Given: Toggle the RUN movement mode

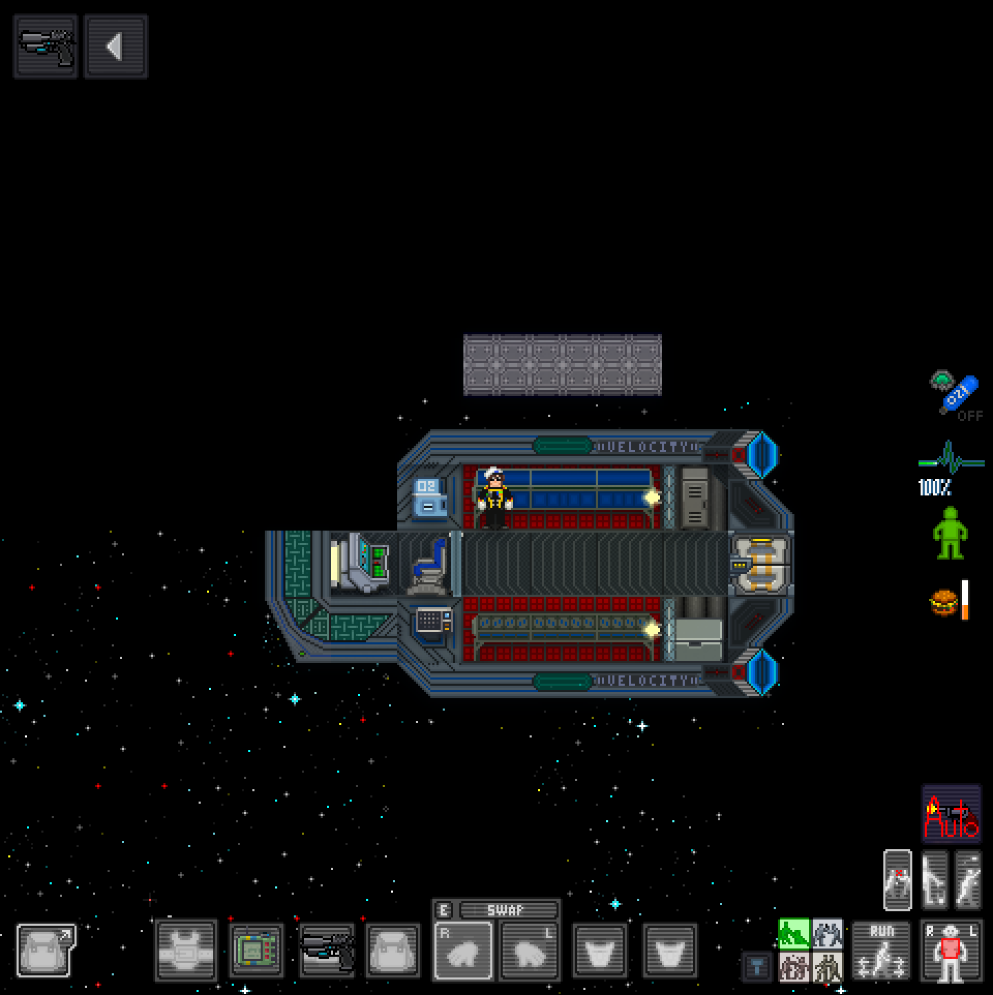Looking at the screenshot, I should pos(881,950).
